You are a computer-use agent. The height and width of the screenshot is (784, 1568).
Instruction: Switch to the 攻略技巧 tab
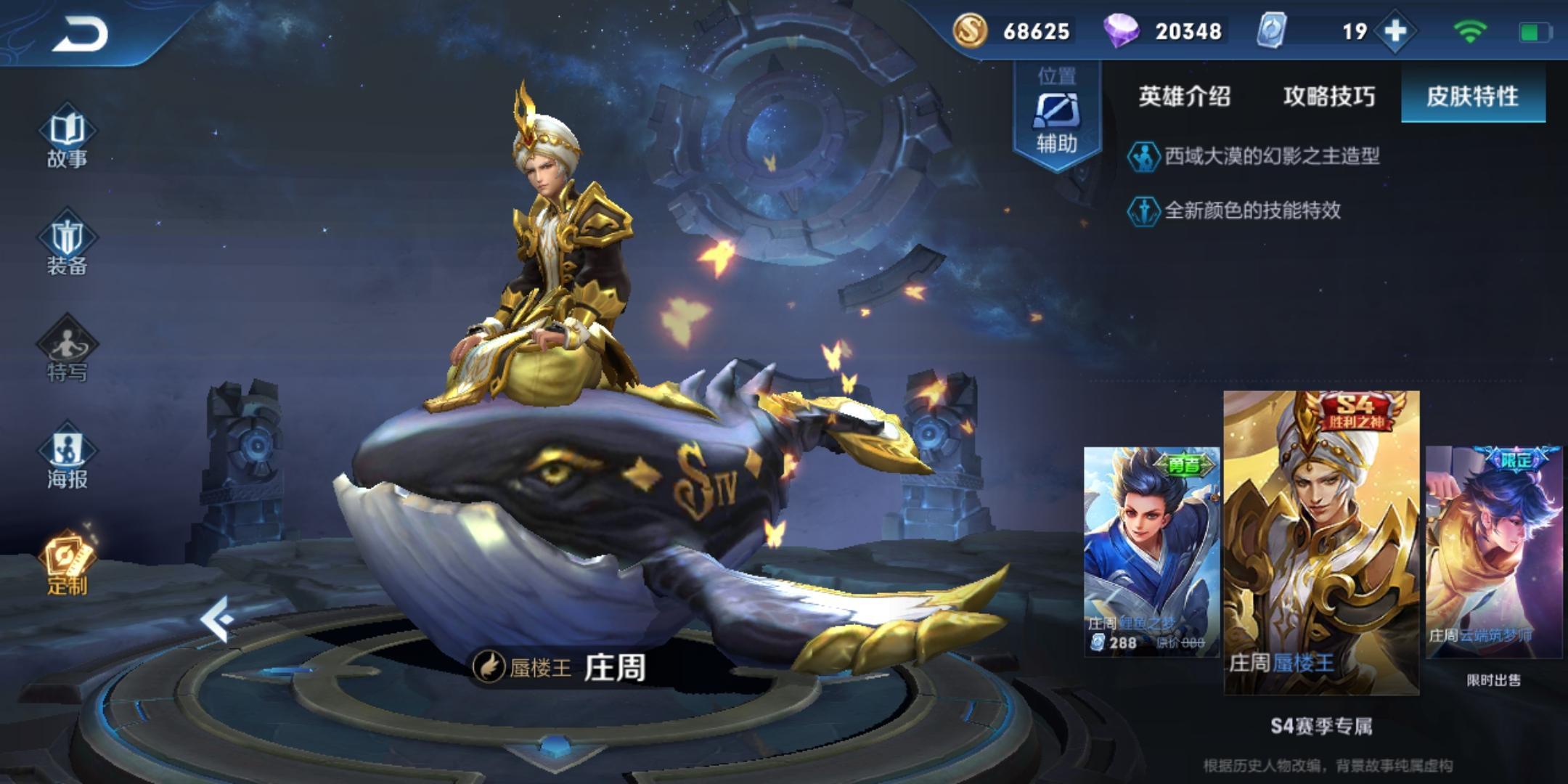[1328, 97]
